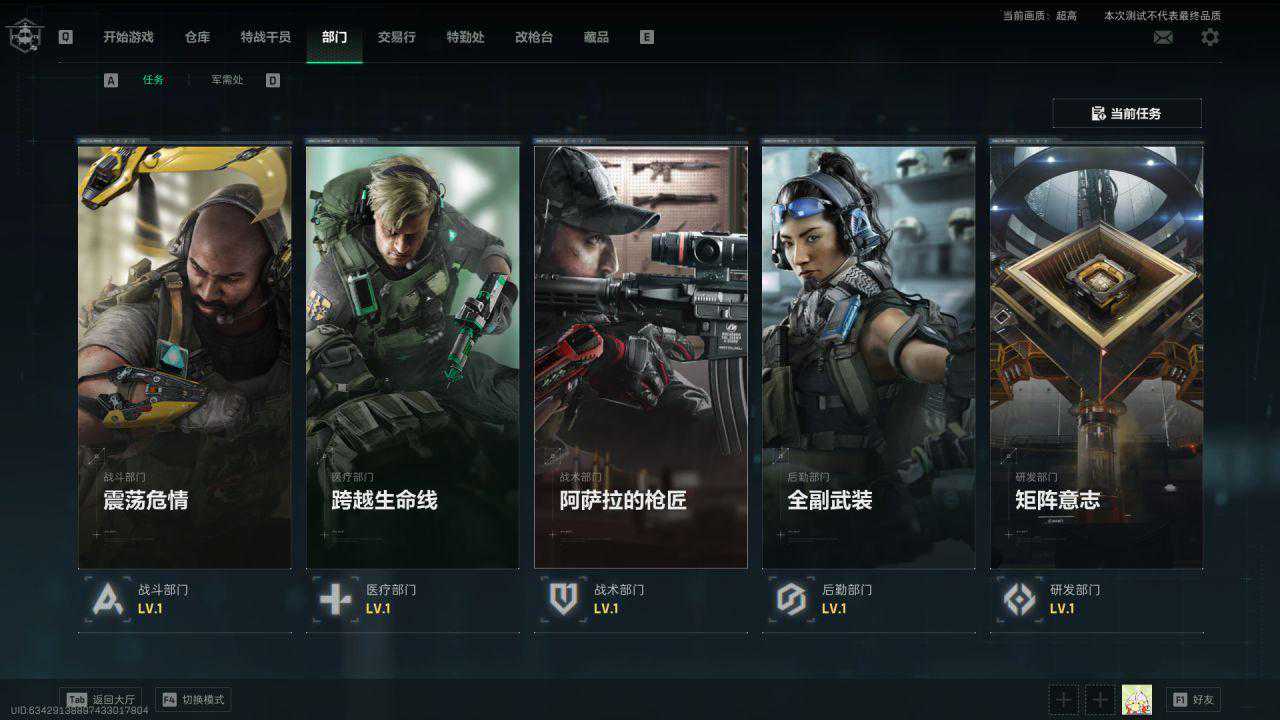The height and width of the screenshot is (720, 1280).
Task: Click the 当前任务 button
Action: point(1126,113)
